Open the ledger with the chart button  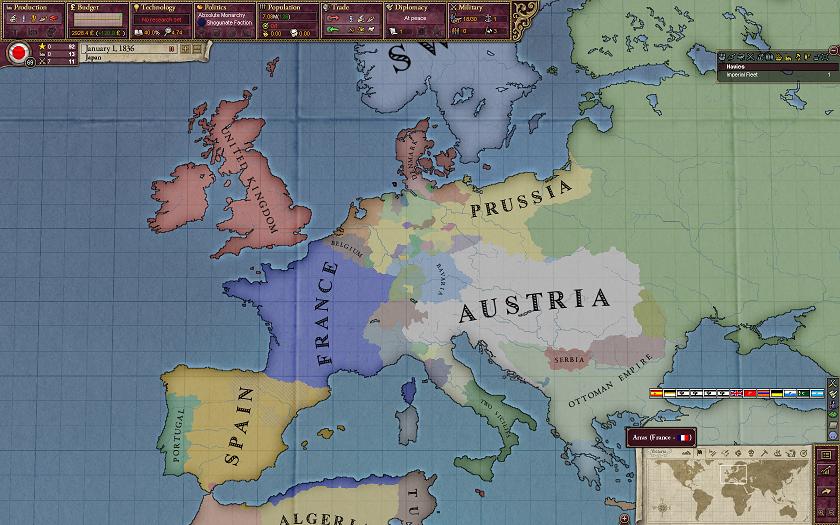(827, 471)
